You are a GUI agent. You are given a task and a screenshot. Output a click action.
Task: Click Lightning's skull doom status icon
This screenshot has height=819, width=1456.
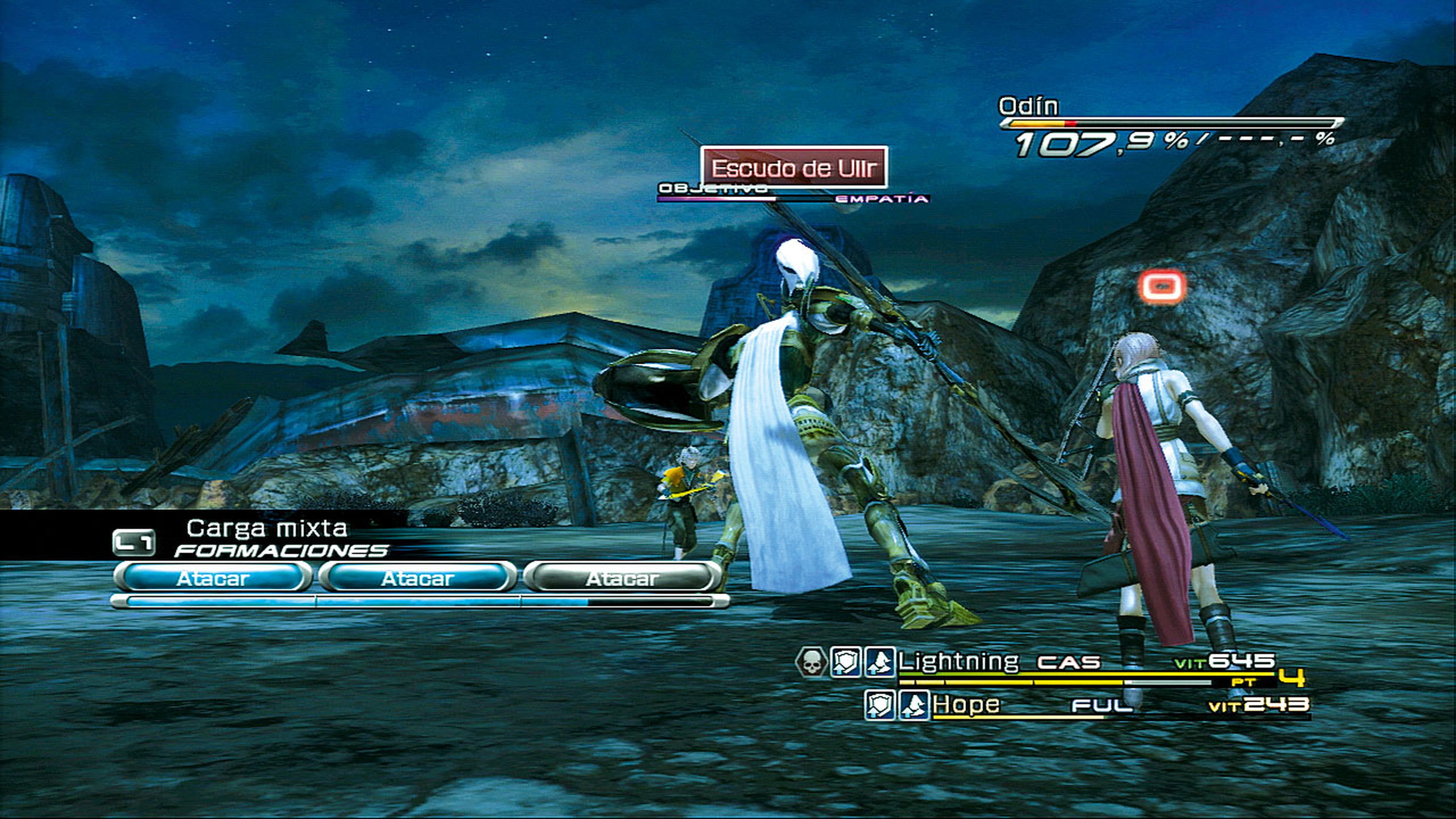click(811, 662)
